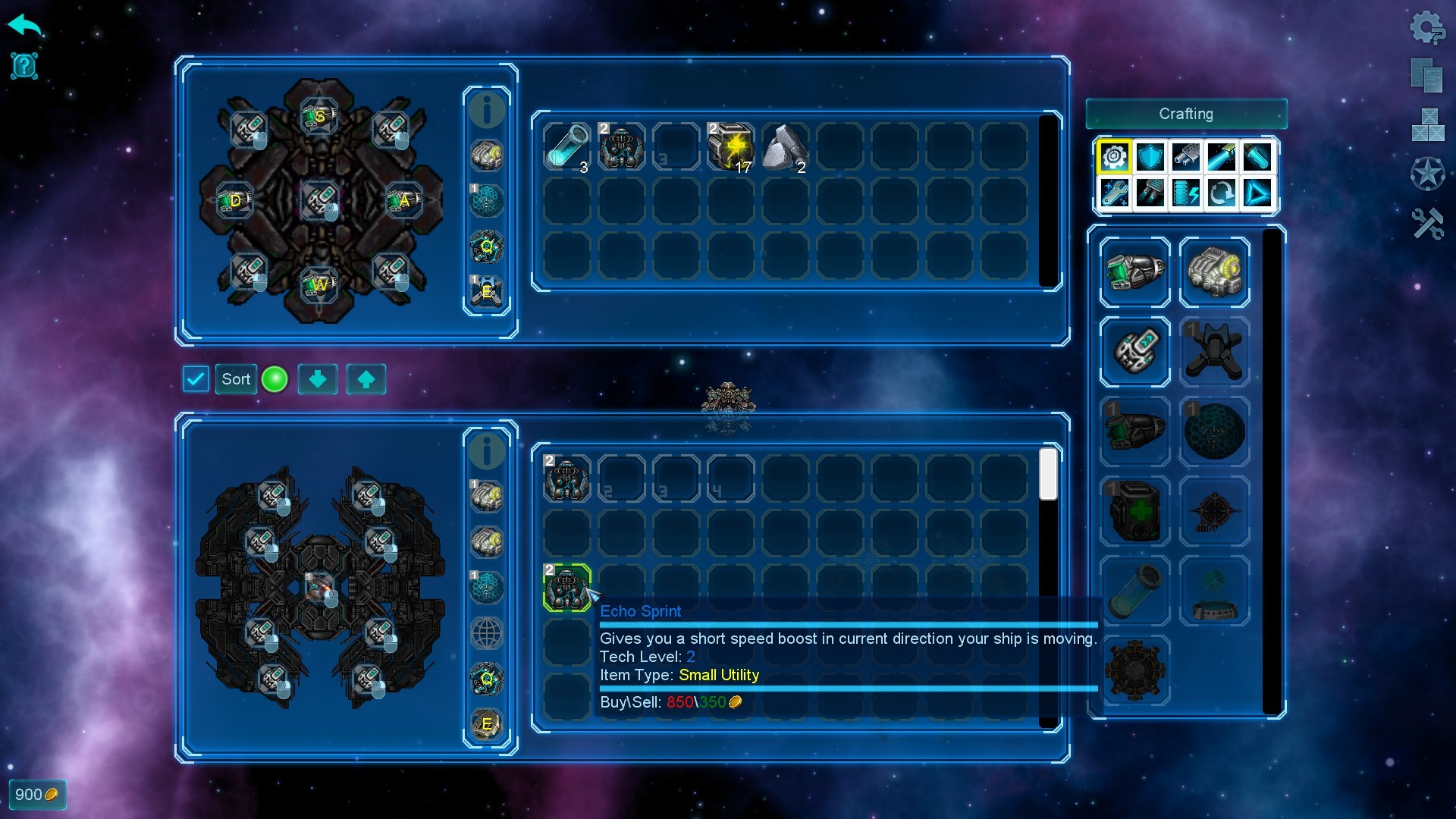Click the stacked crates icon in the sidebar

1429,121
